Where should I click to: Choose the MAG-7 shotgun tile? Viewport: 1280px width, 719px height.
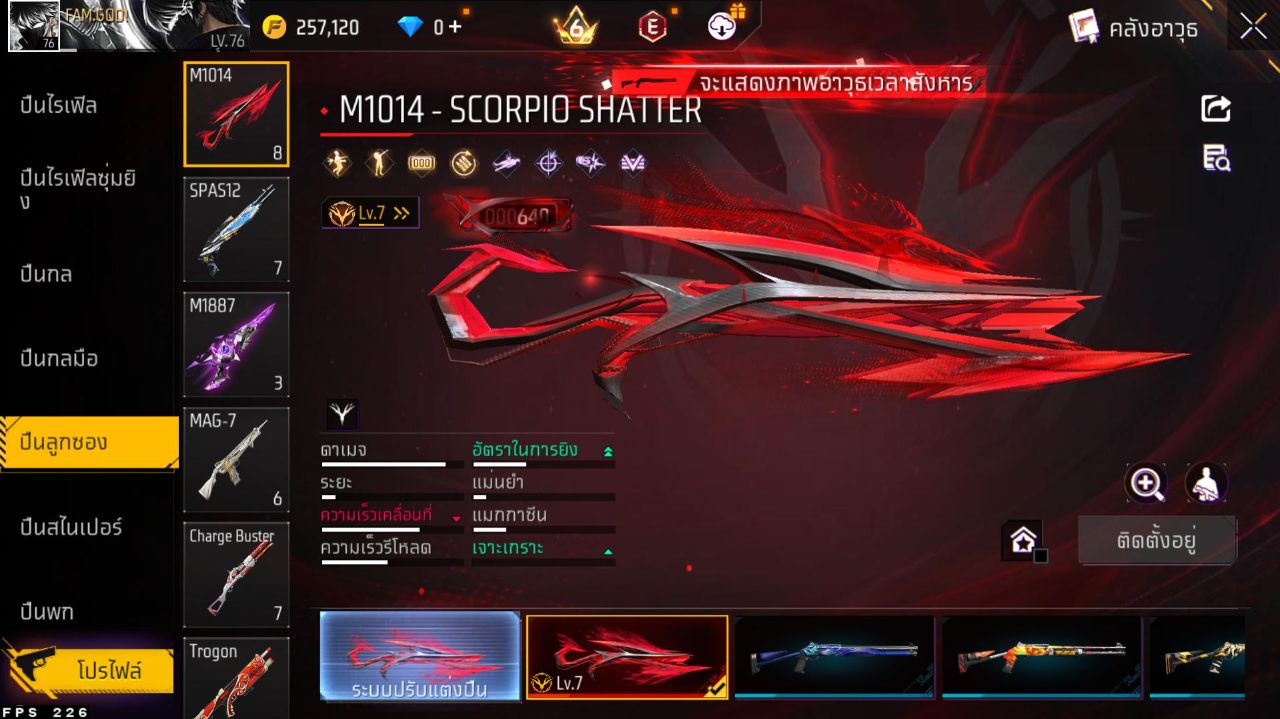[x=236, y=460]
